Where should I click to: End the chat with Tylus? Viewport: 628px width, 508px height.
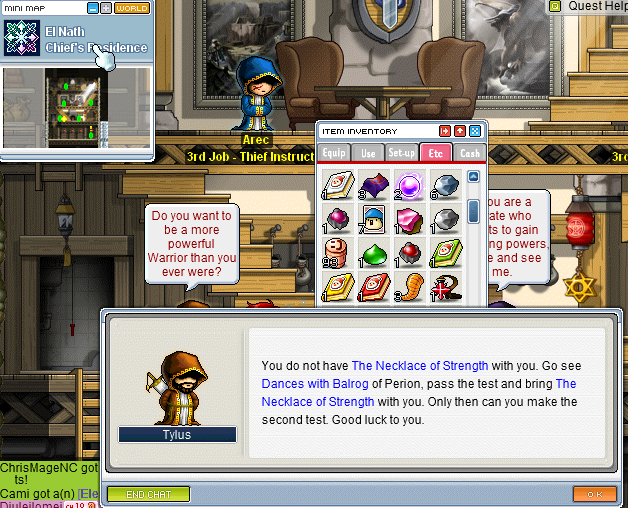point(147,494)
